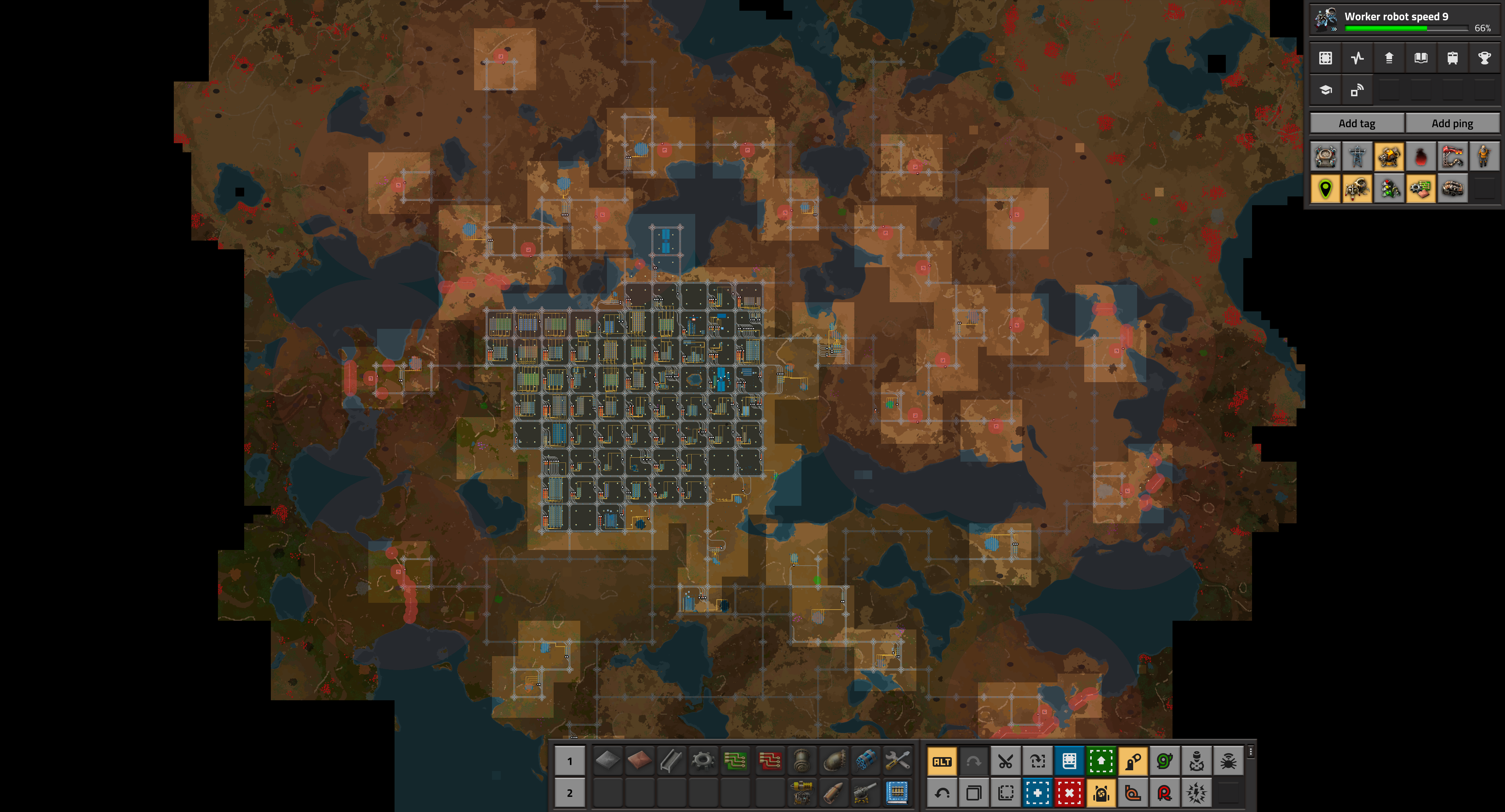Click the Add tag button
Screen dimensions: 1505x812
point(1357,123)
